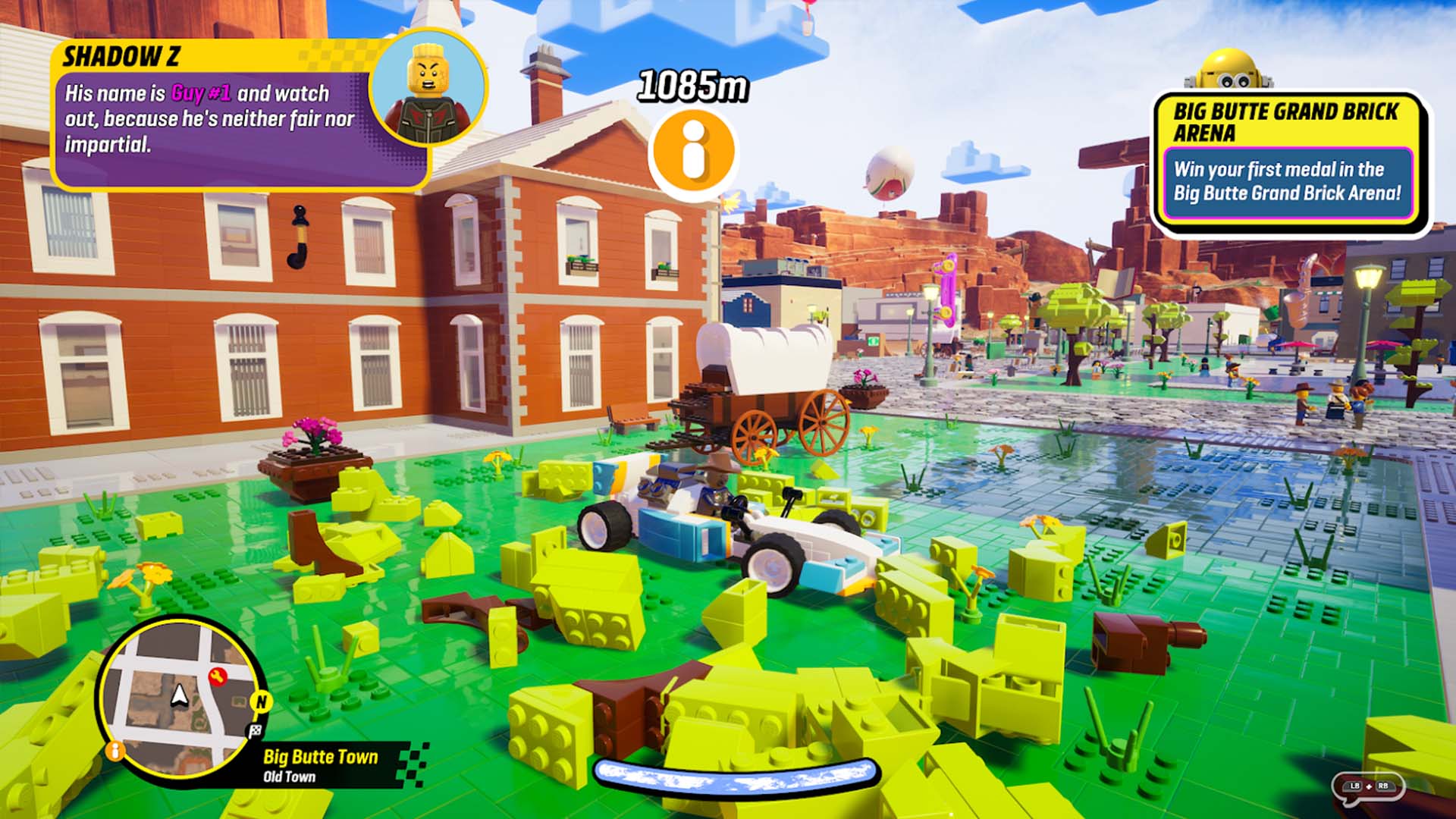Image resolution: width=1456 pixels, height=819 pixels.
Task: Click the 1085m distance indicator
Action: coord(692,85)
